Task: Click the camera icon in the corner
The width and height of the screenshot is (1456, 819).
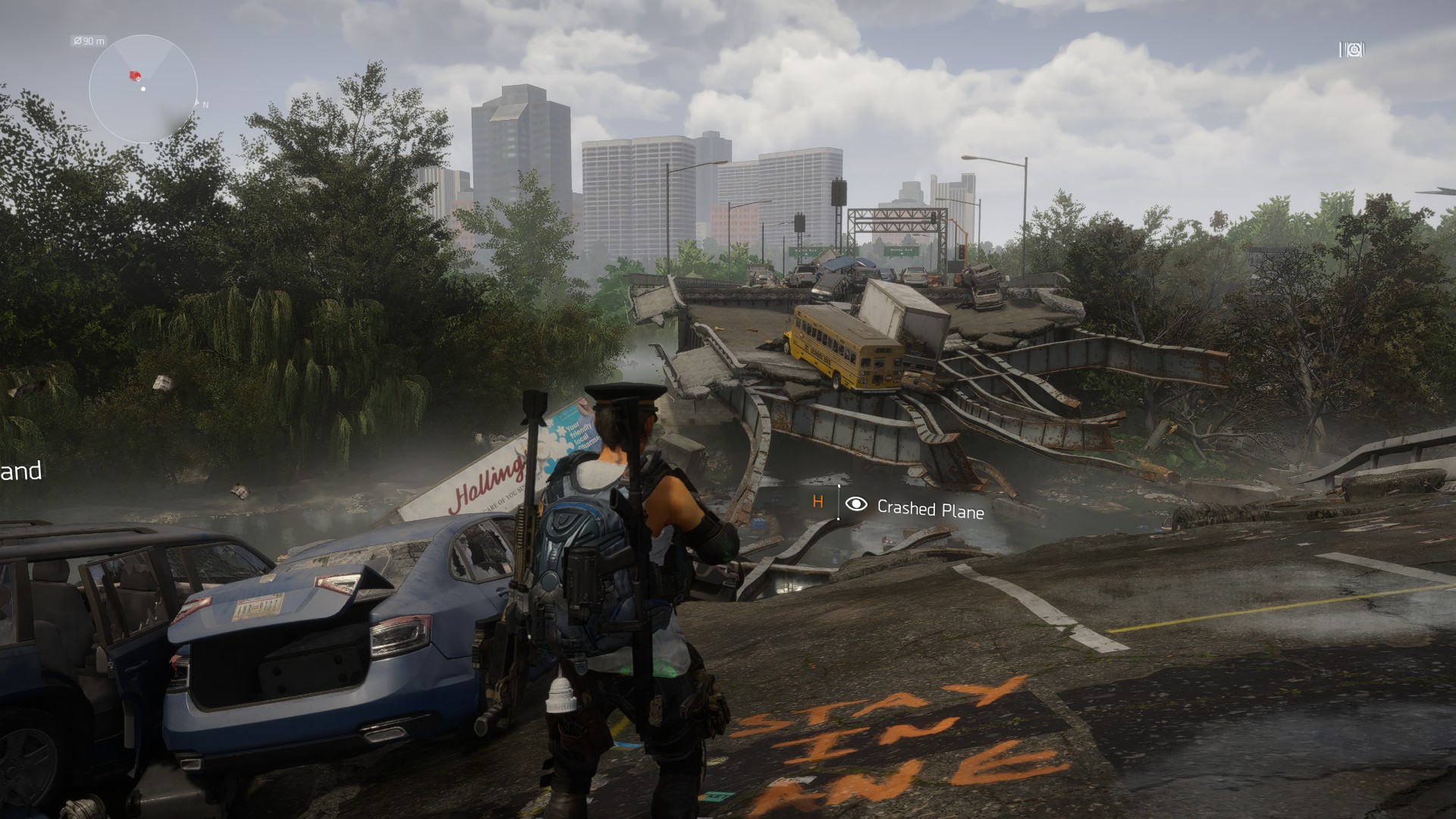Action: pos(1351,50)
